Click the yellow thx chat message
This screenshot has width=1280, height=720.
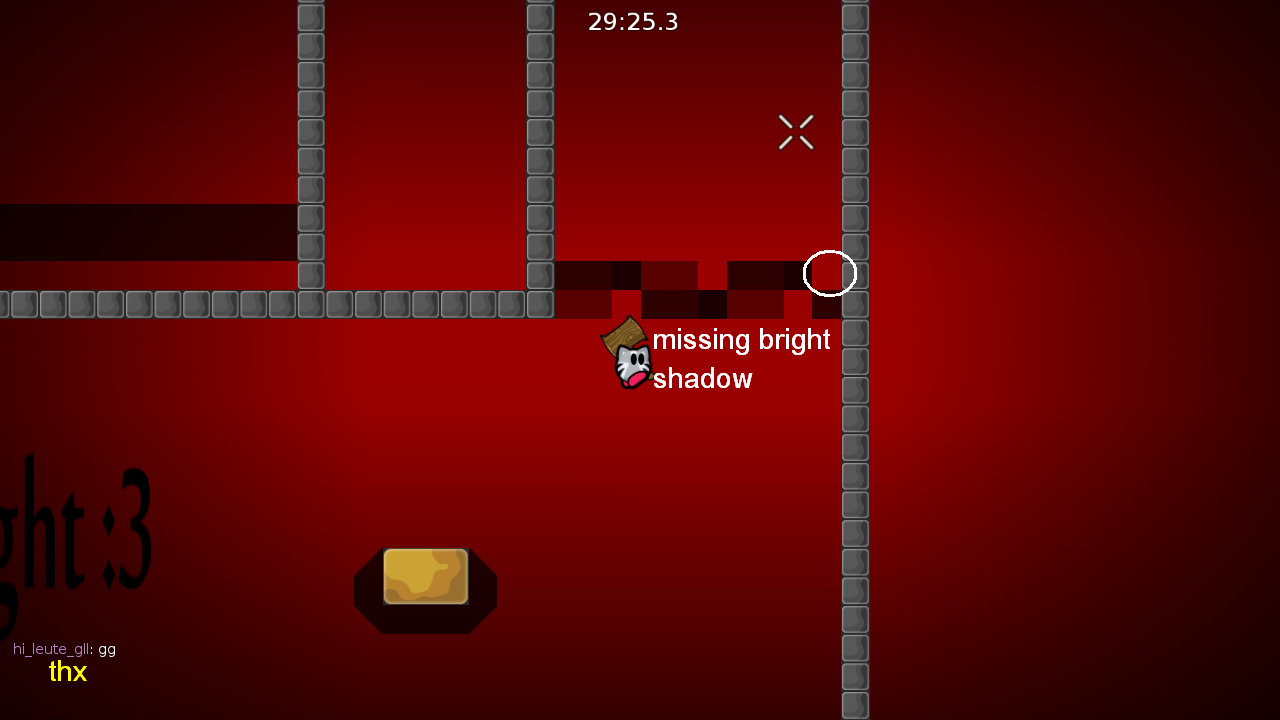click(67, 672)
